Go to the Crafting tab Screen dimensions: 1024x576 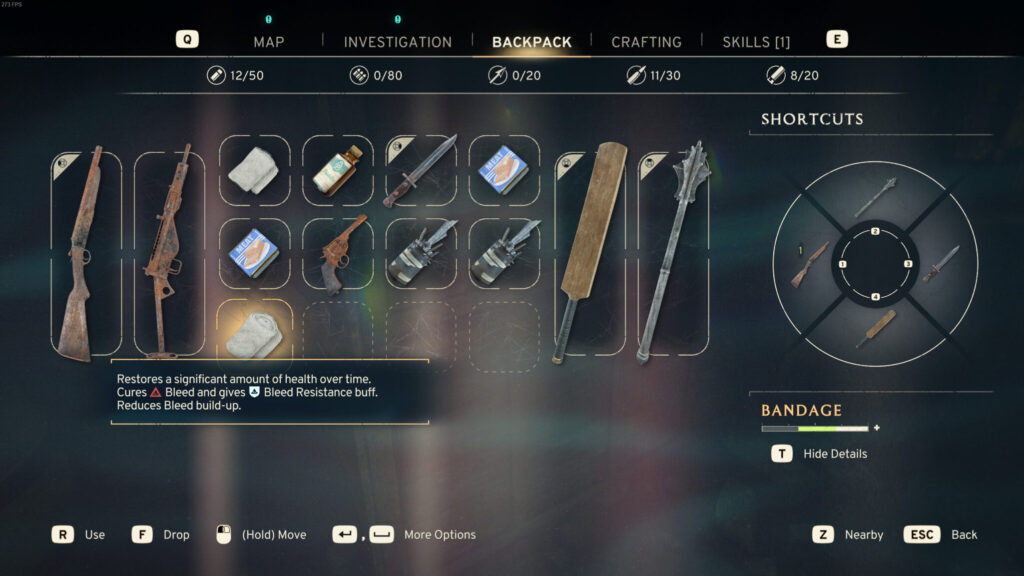646,42
